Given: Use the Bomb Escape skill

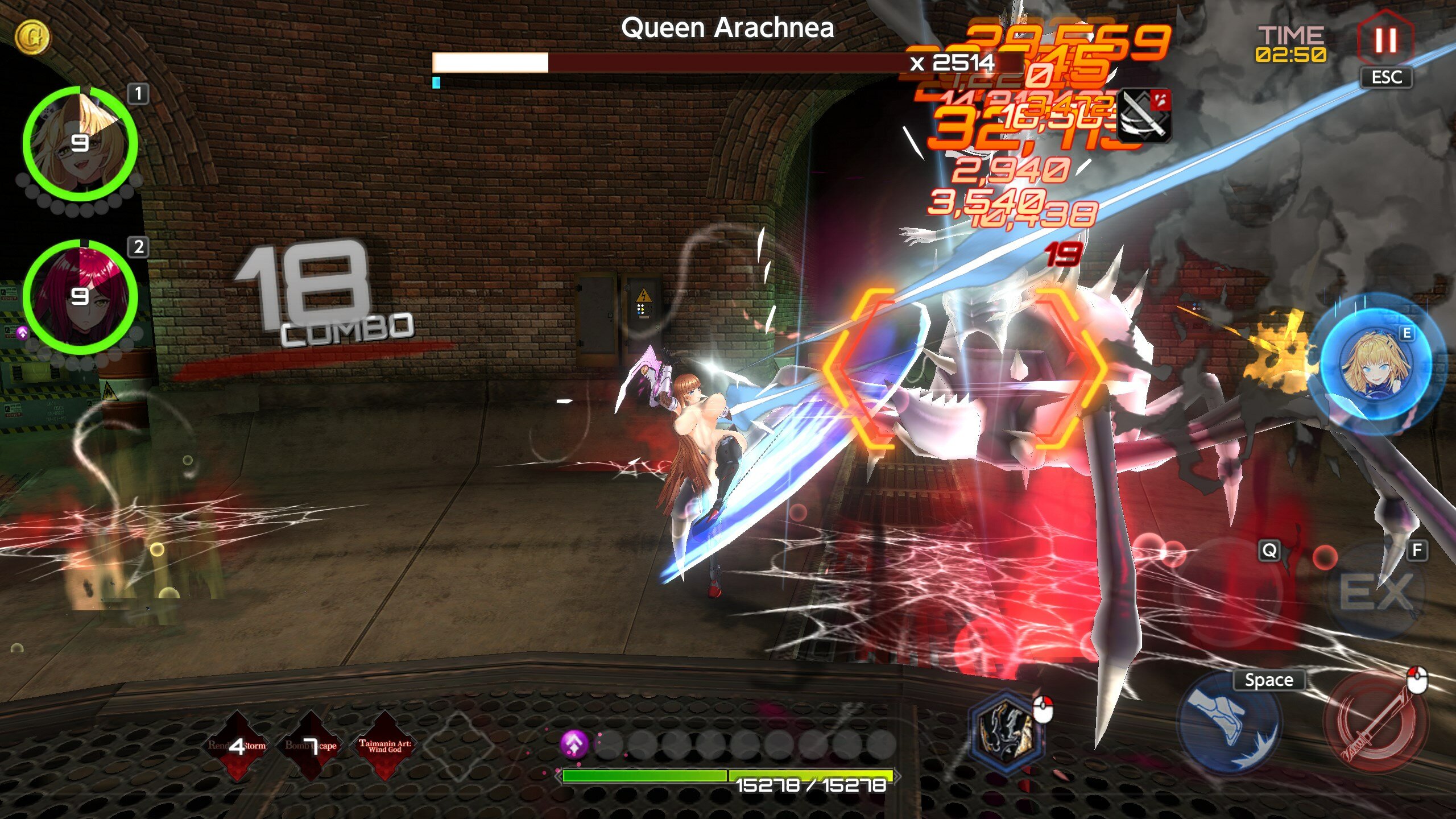Looking at the screenshot, I should coord(311,745).
